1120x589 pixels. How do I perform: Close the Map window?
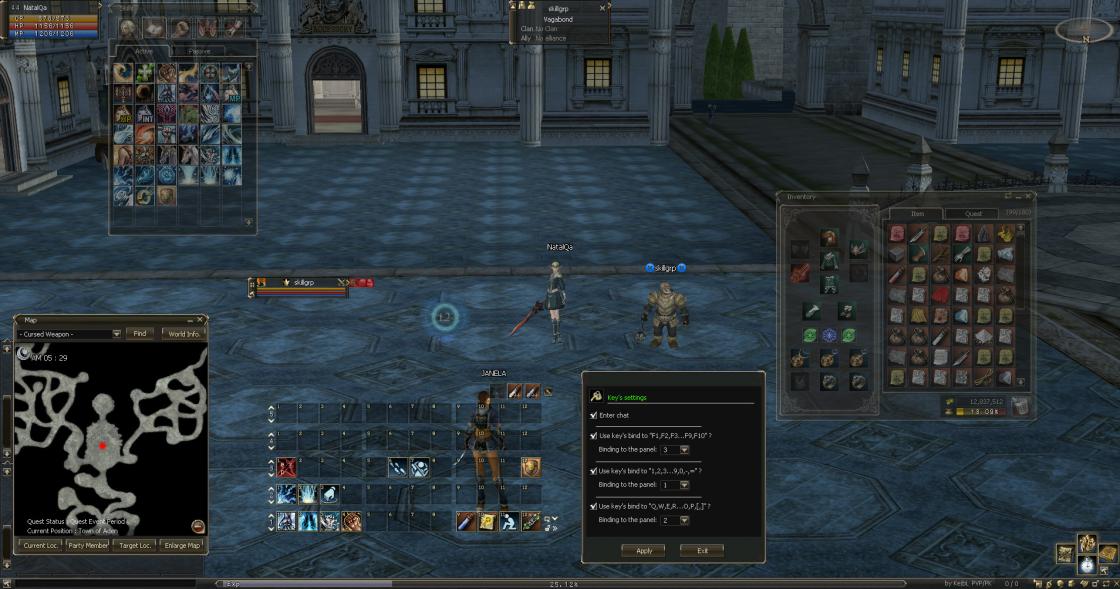(x=200, y=320)
